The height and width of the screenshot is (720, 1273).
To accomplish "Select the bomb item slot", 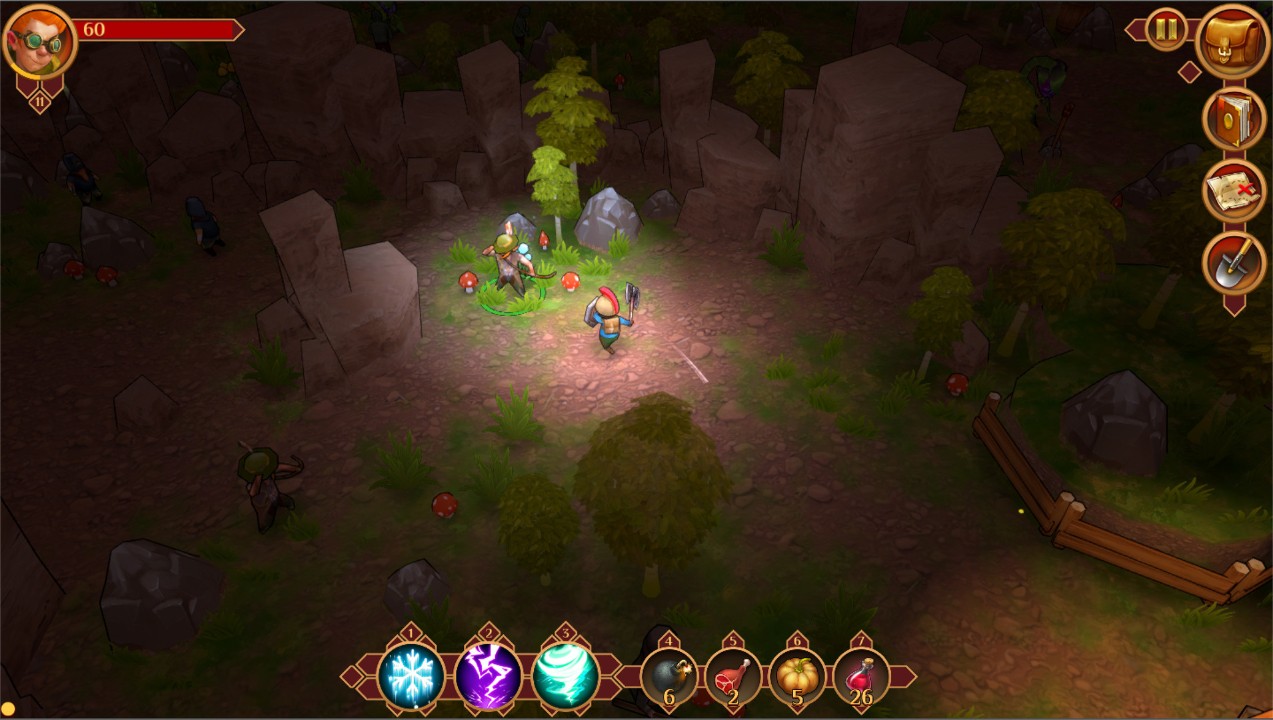I will [669, 677].
